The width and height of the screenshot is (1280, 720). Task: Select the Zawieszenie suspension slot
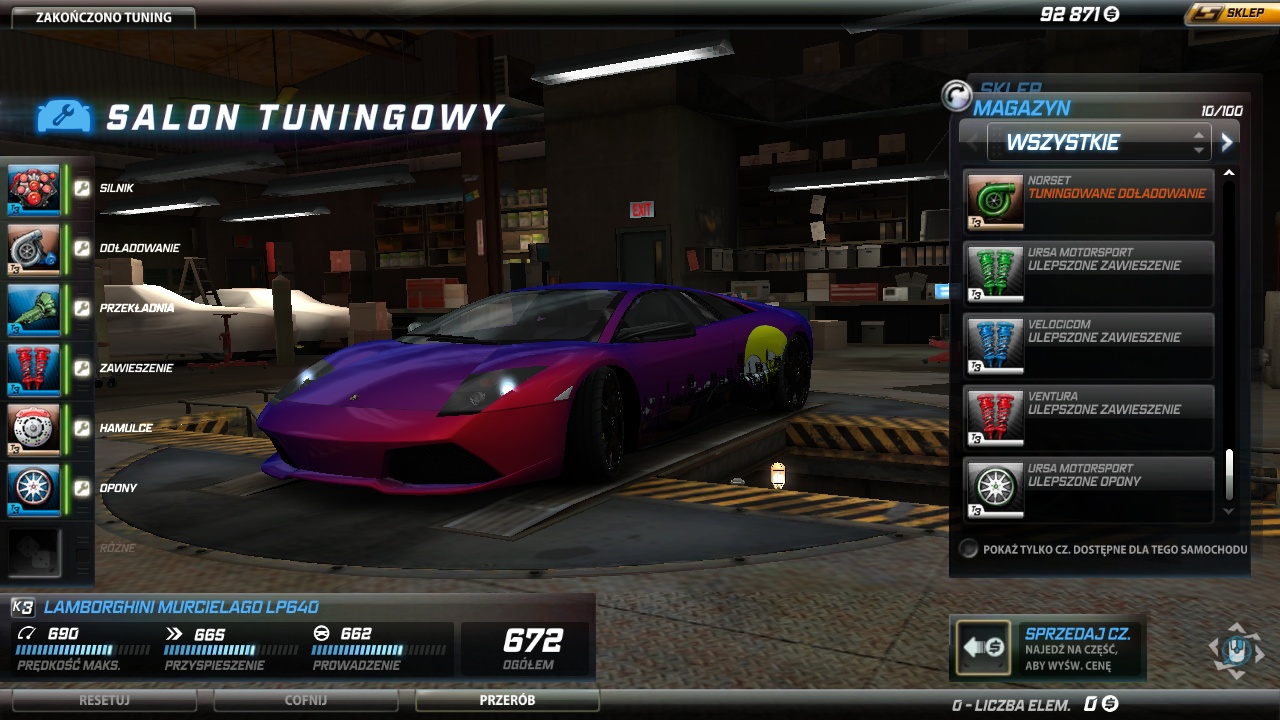pos(34,368)
